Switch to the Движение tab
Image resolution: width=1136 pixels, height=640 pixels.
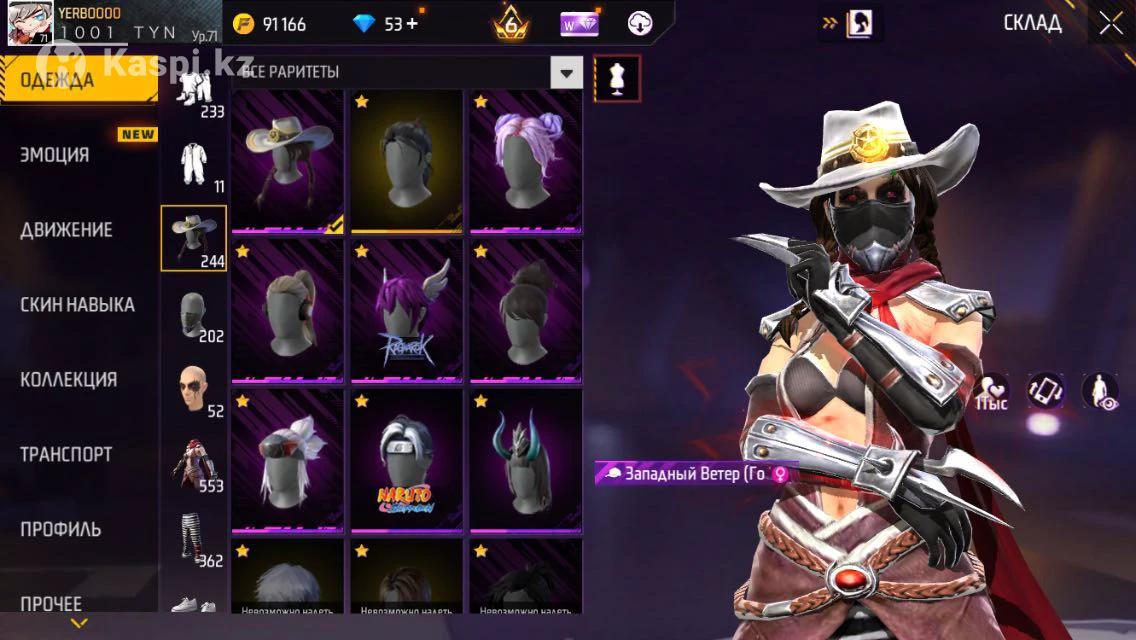point(66,230)
